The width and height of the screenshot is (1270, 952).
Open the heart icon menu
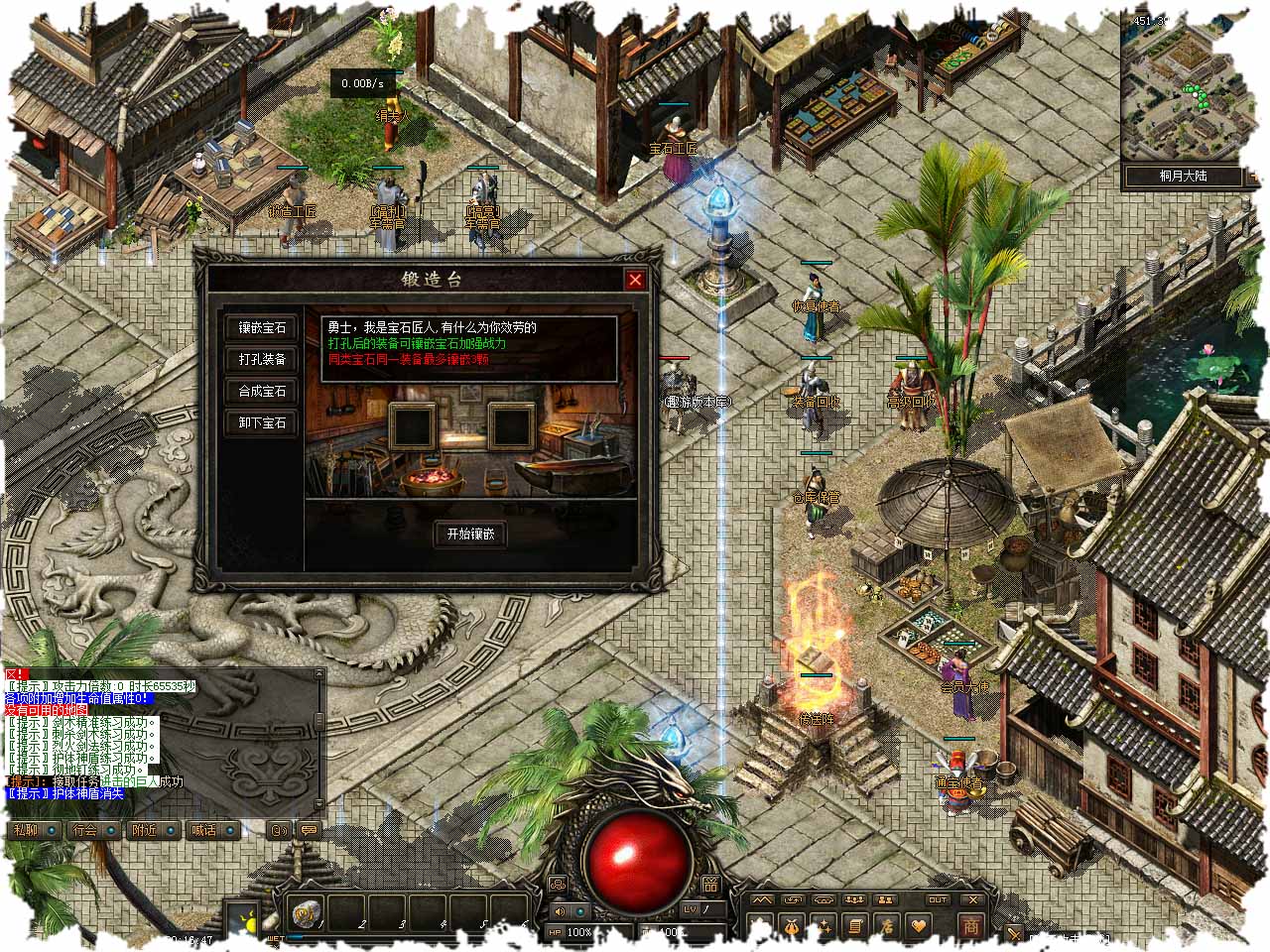click(919, 926)
